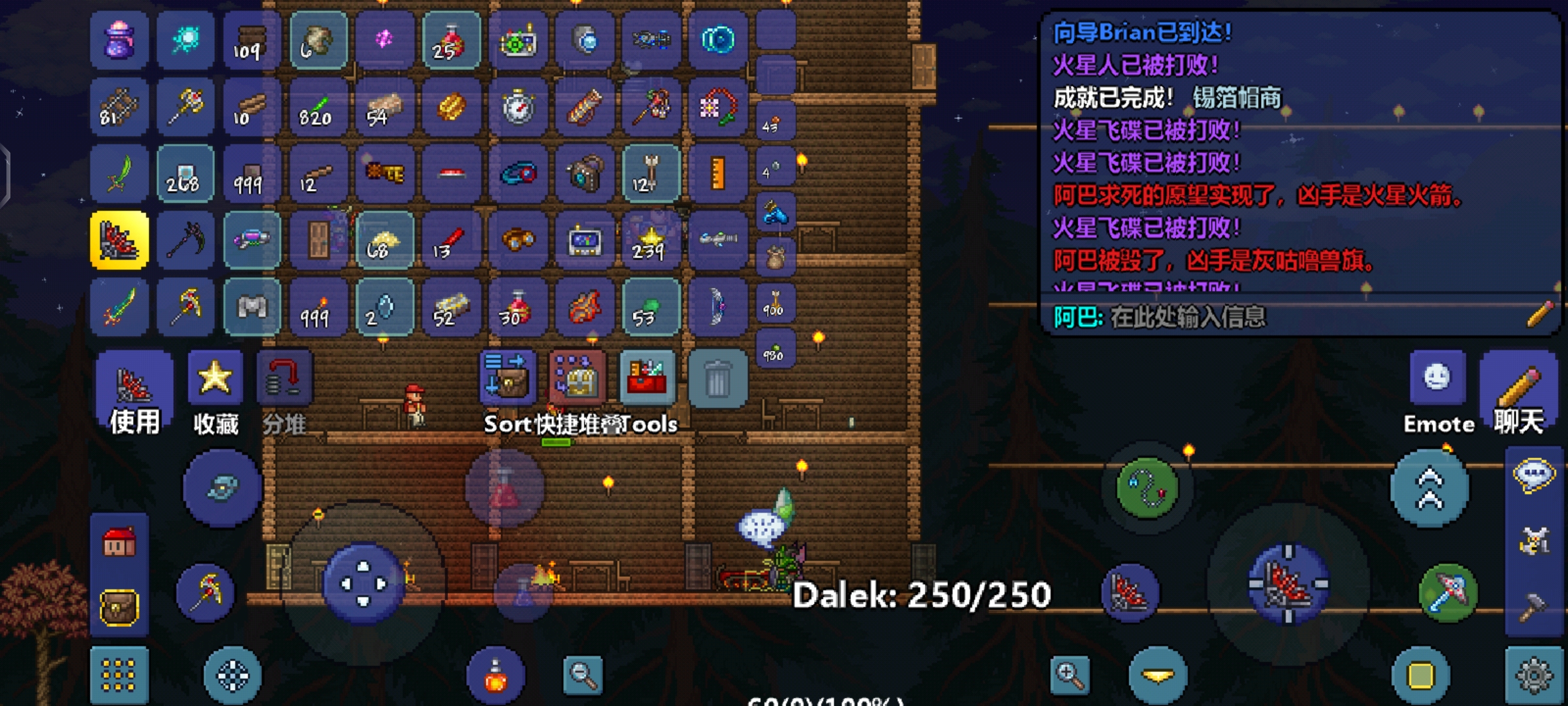Activate quick stack to chests button

pyautogui.click(x=578, y=378)
